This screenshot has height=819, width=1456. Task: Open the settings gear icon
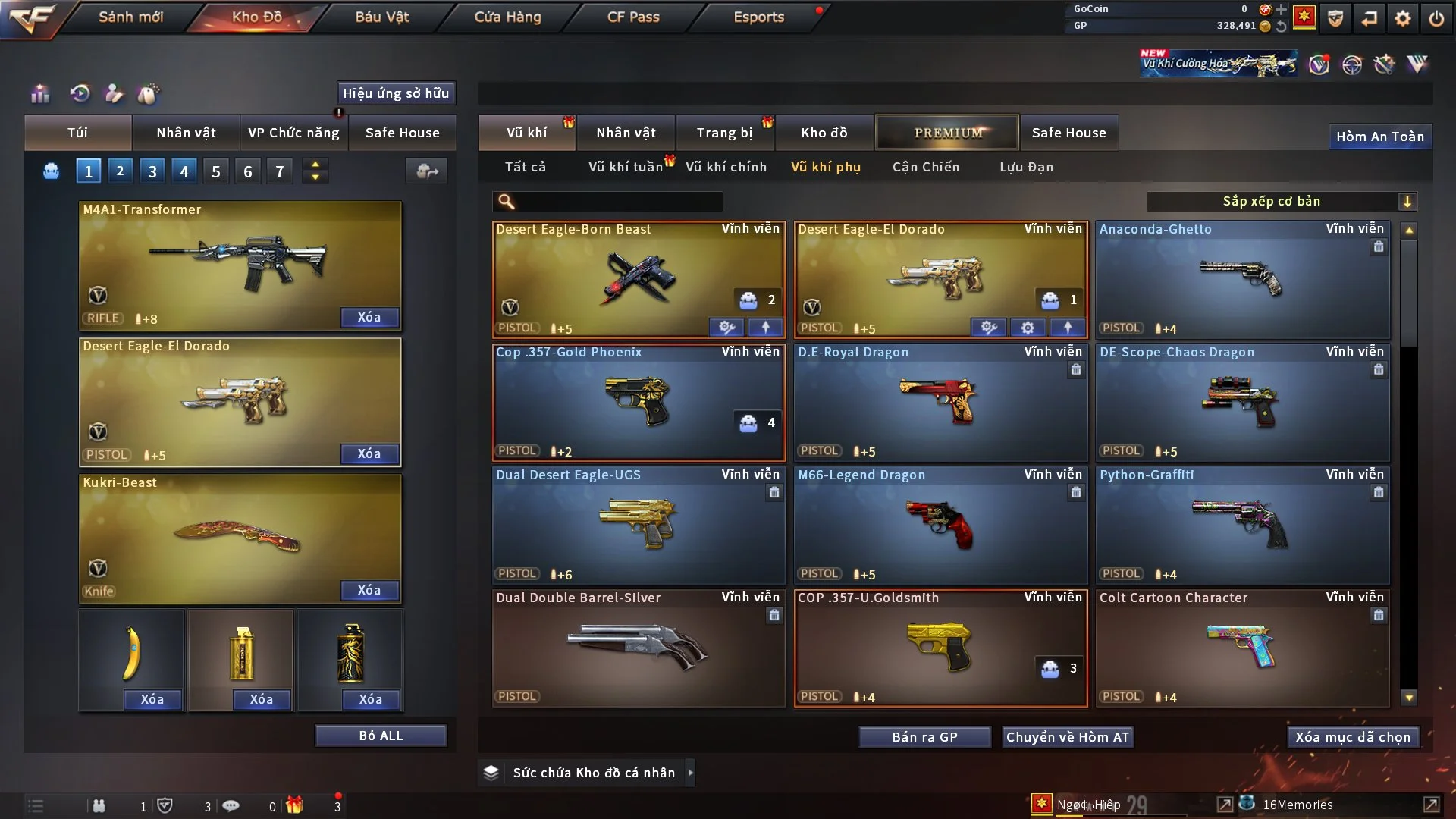[x=1403, y=18]
